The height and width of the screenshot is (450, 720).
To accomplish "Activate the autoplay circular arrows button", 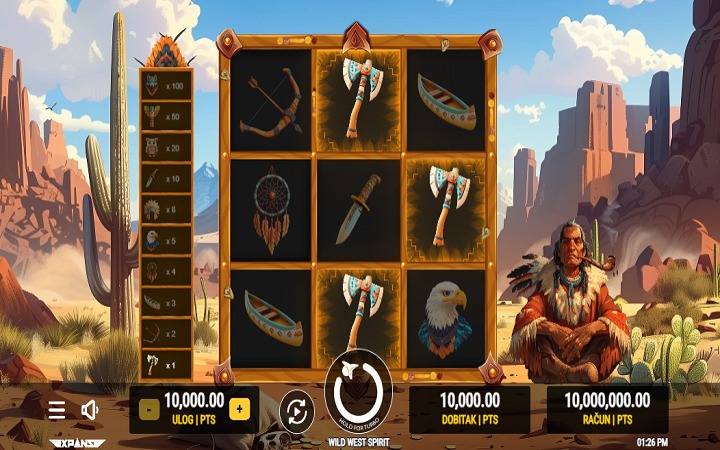I will [297, 409].
